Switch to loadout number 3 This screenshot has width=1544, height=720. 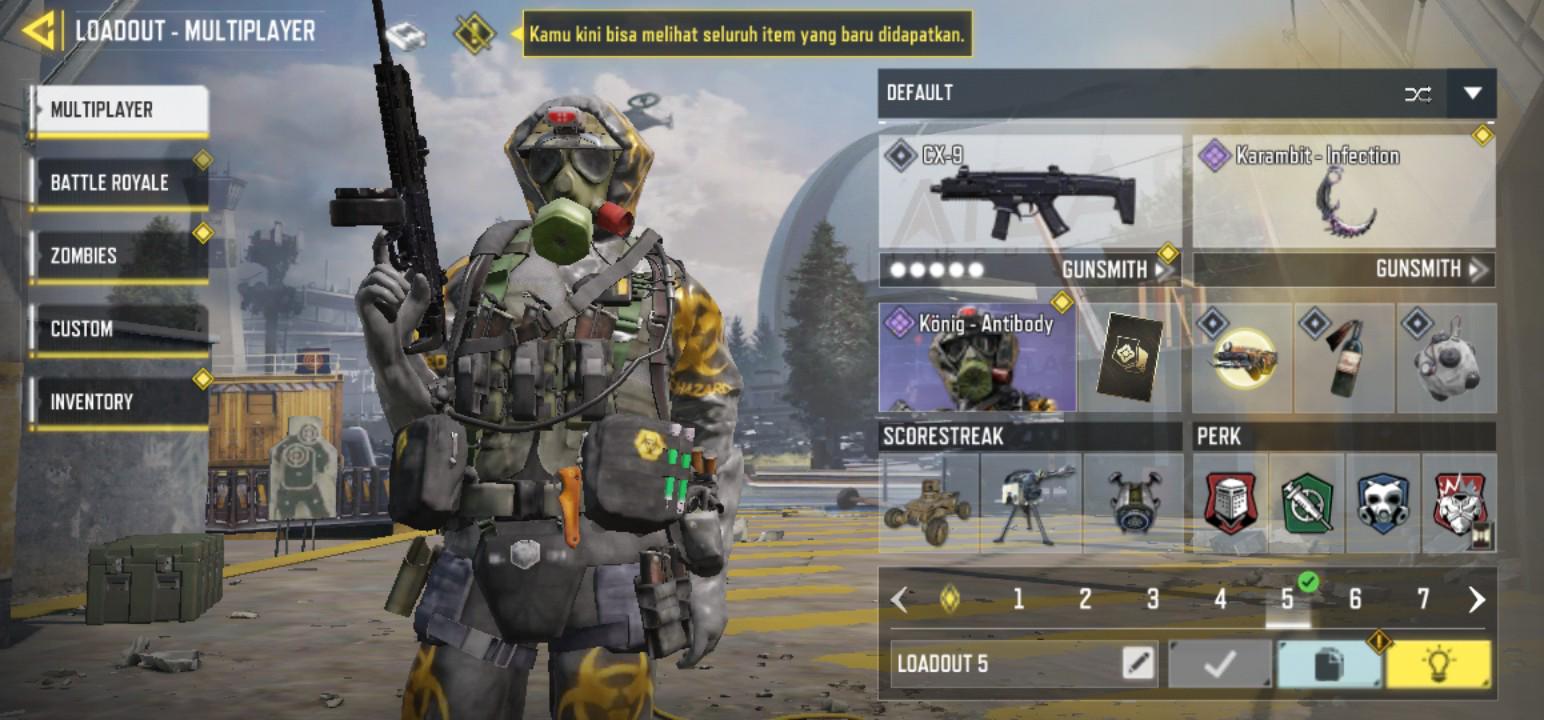click(1152, 599)
